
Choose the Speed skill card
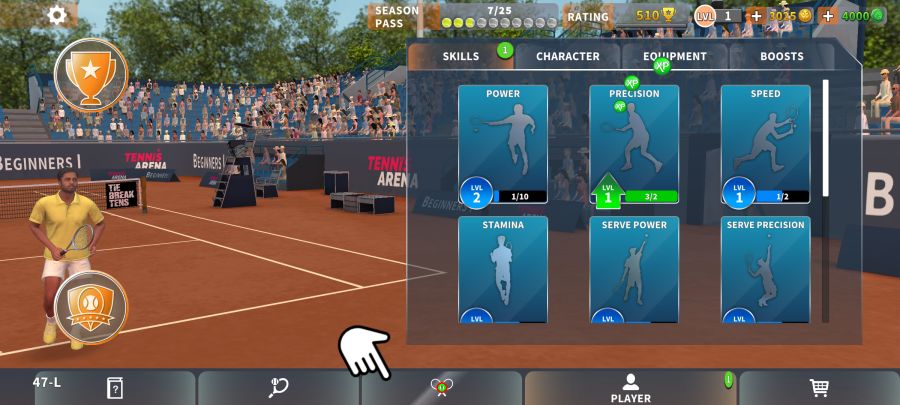click(765, 144)
